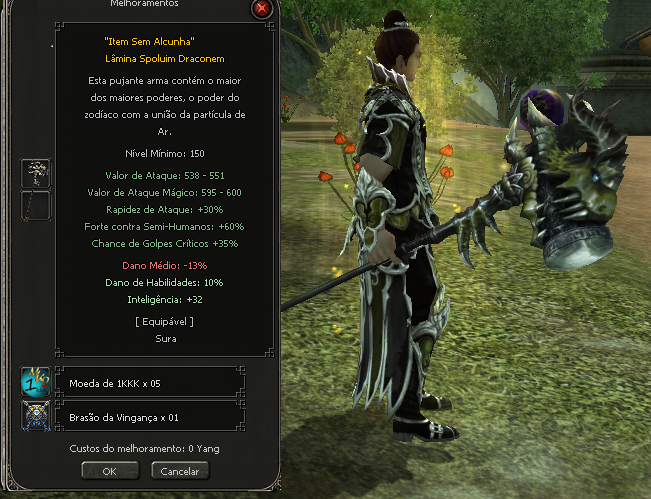Close the Melhoramentos window
The width and height of the screenshot is (651, 499).
point(262,9)
